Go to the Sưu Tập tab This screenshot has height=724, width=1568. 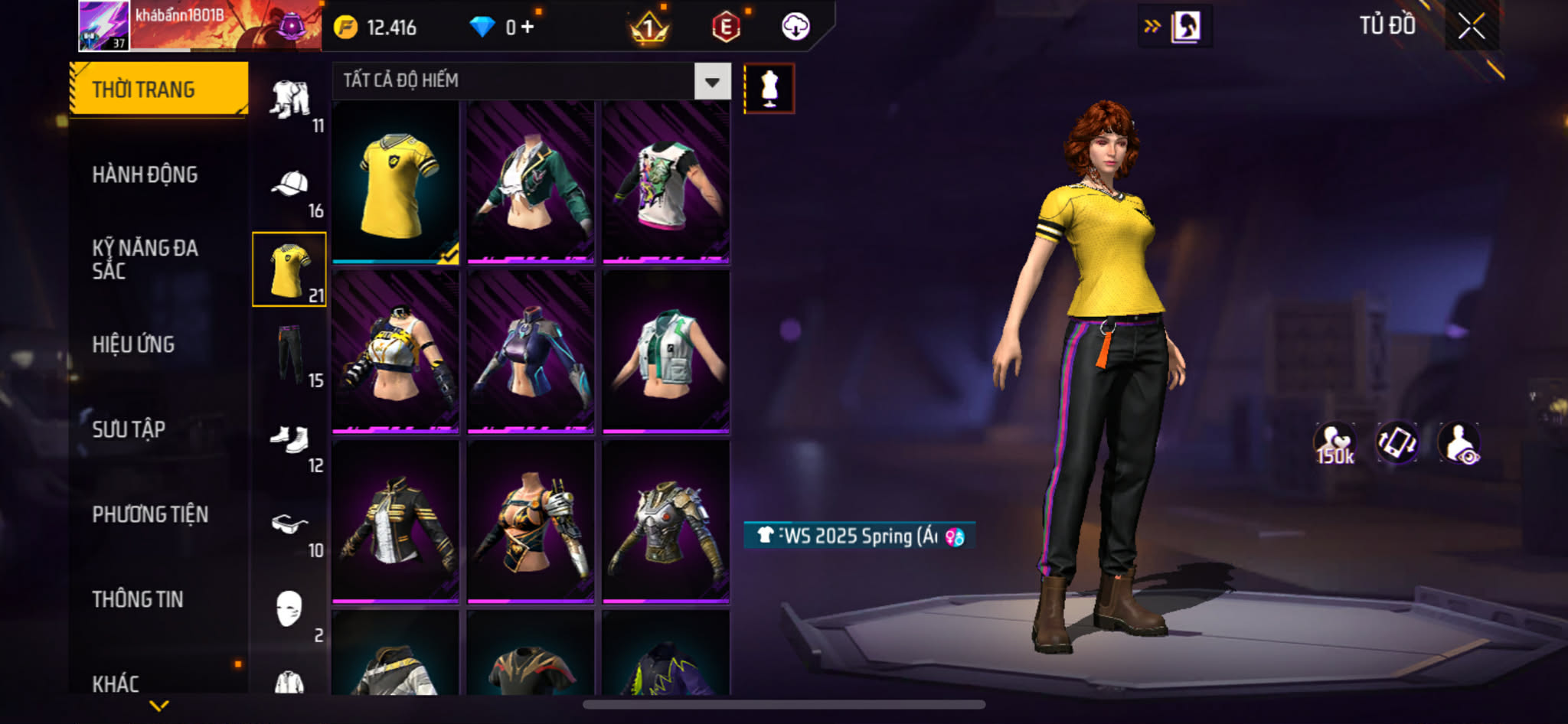pyautogui.click(x=129, y=429)
